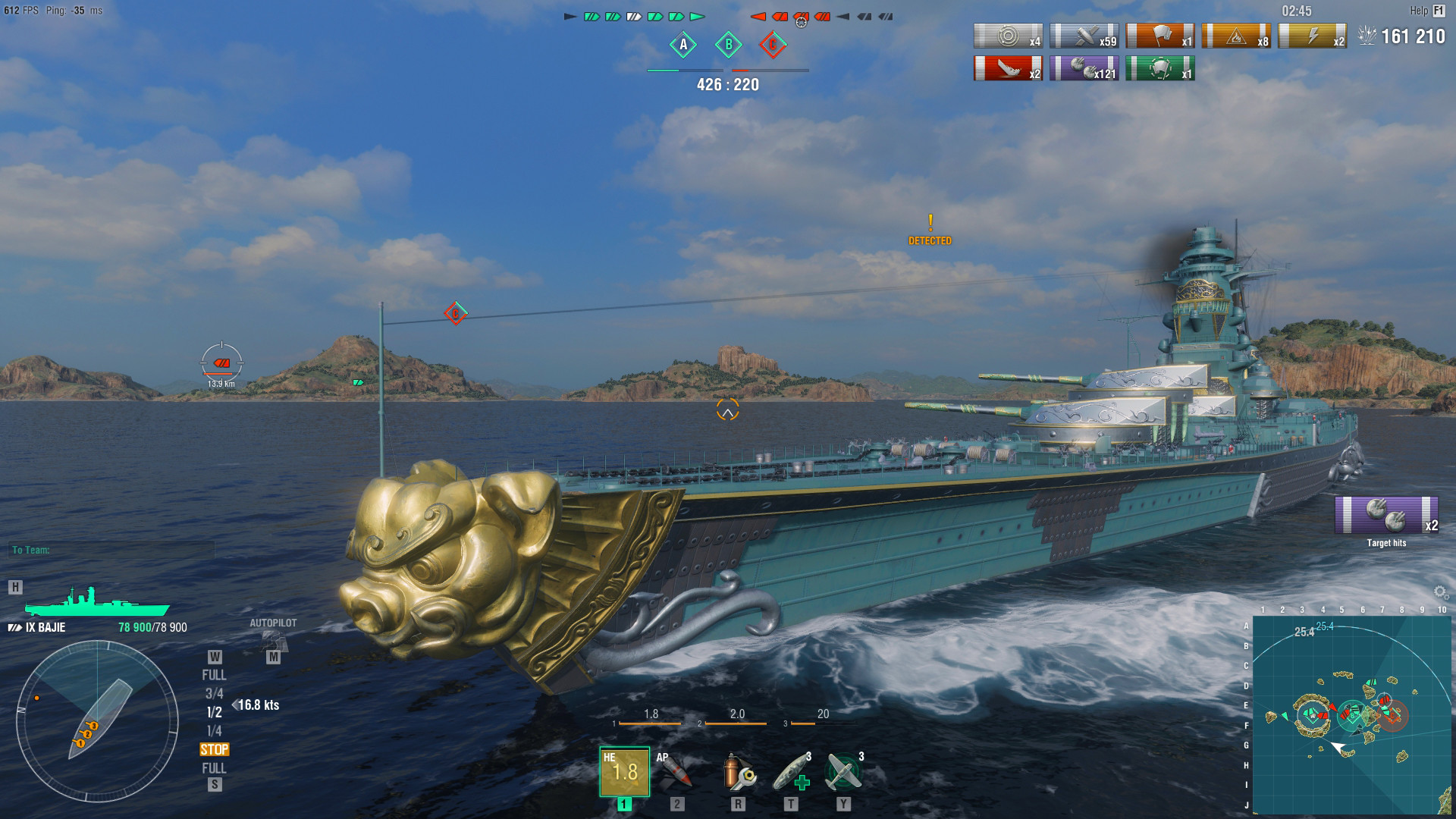The width and height of the screenshot is (1456, 819).
Task: Select the HE shells in slot 1
Action: pos(623,772)
